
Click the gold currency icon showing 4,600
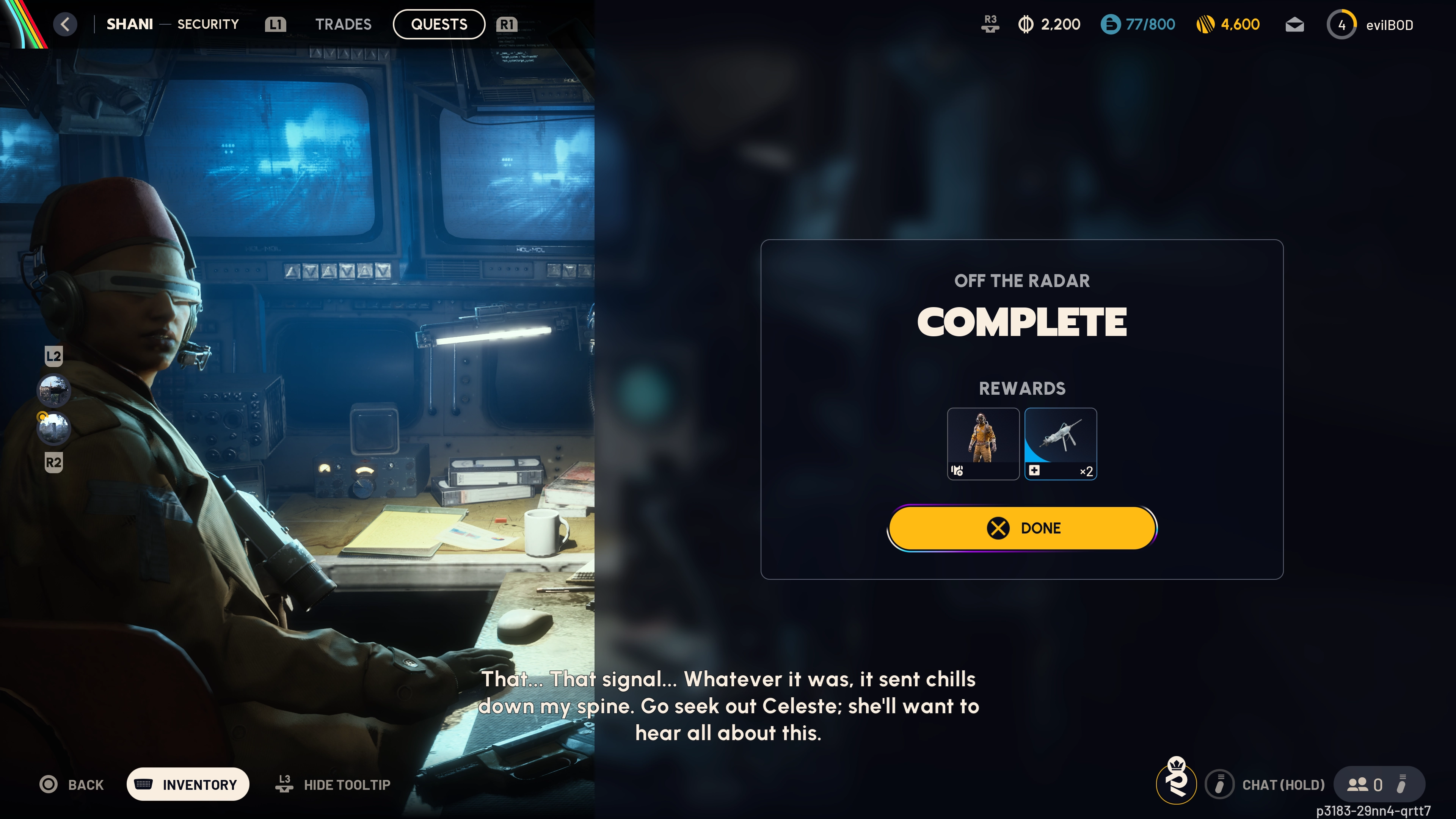point(1204,24)
